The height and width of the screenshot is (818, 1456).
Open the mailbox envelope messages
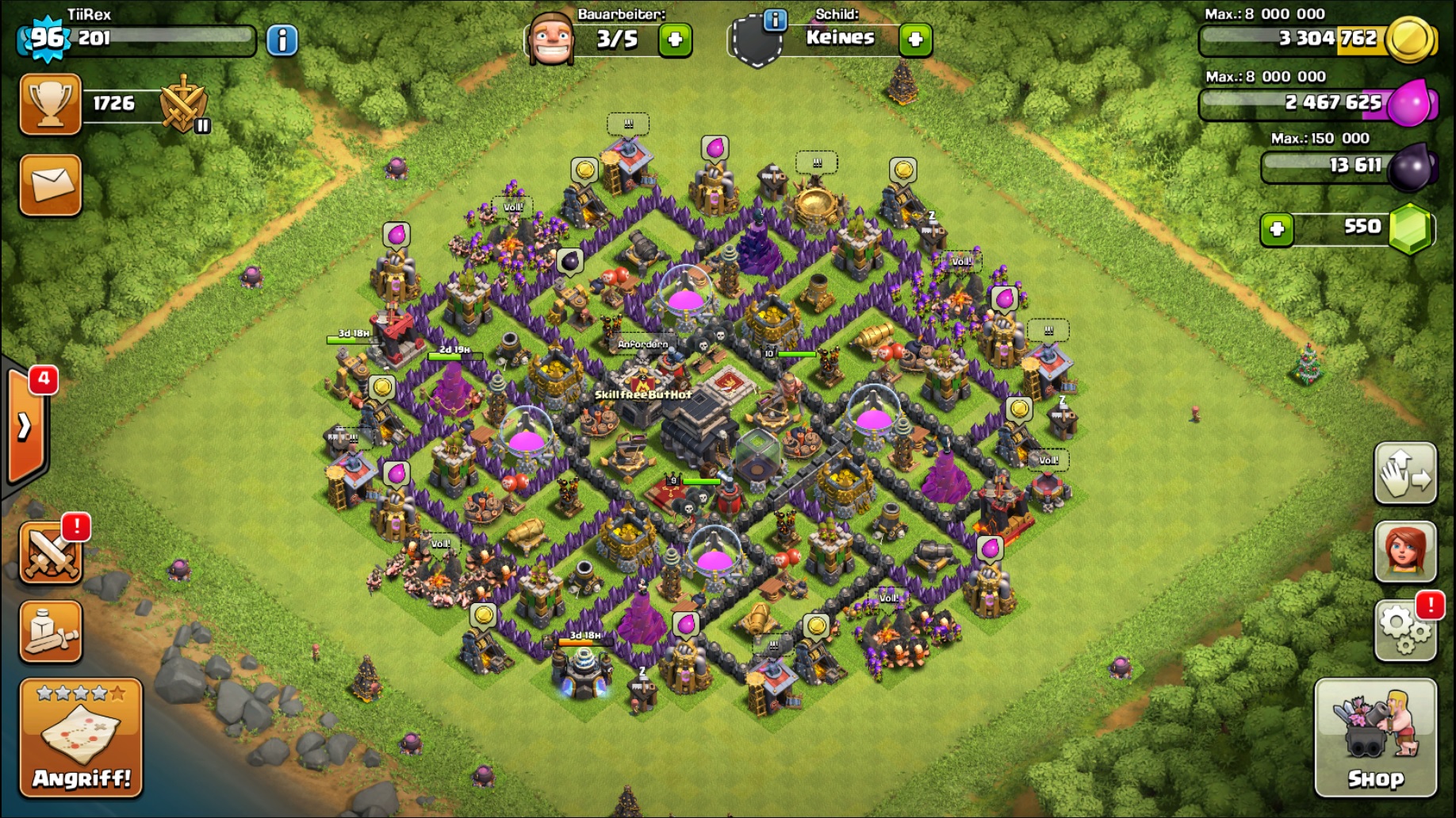pos(50,185)
